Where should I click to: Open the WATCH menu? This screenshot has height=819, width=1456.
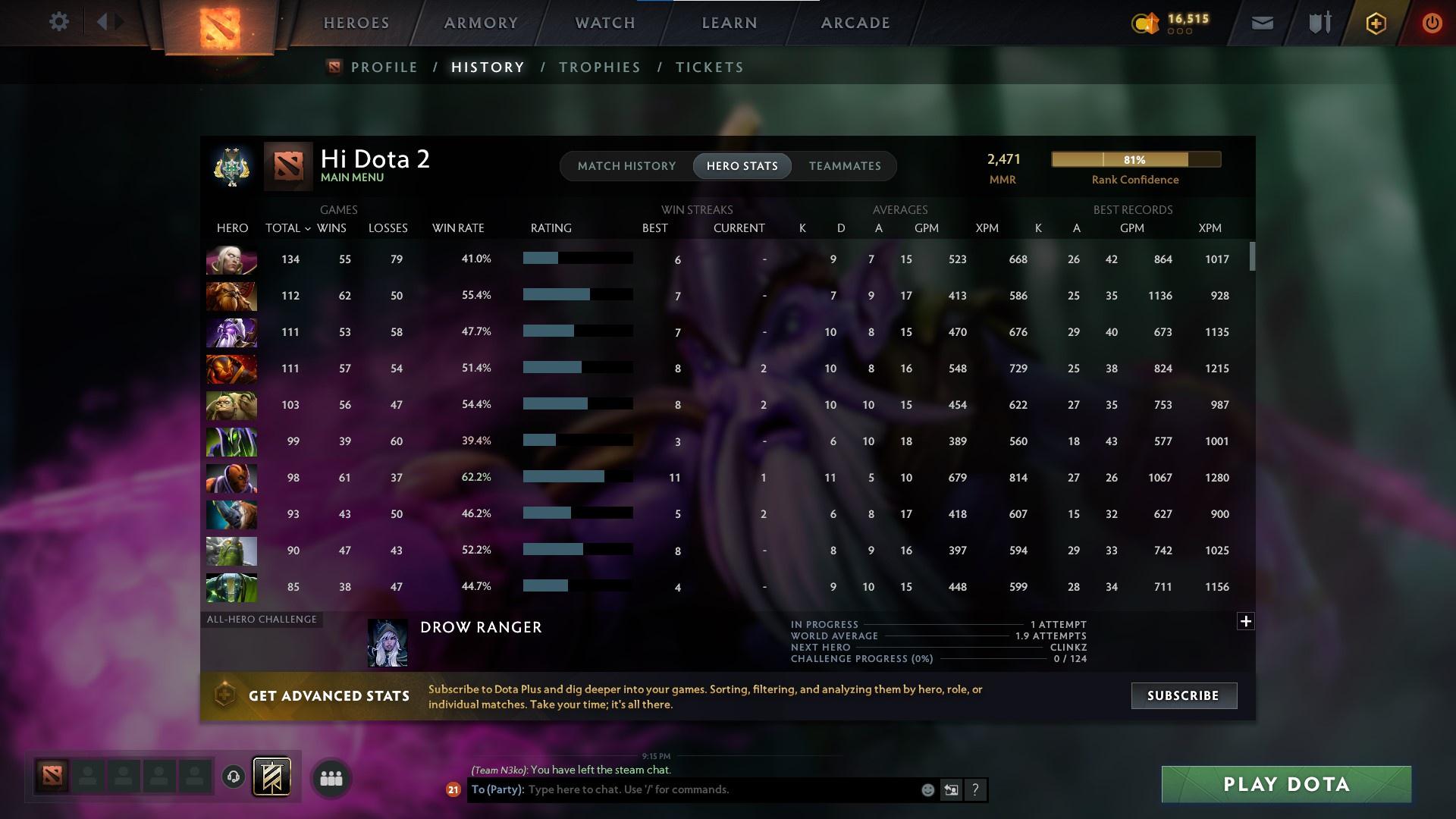tap(604, 23)
